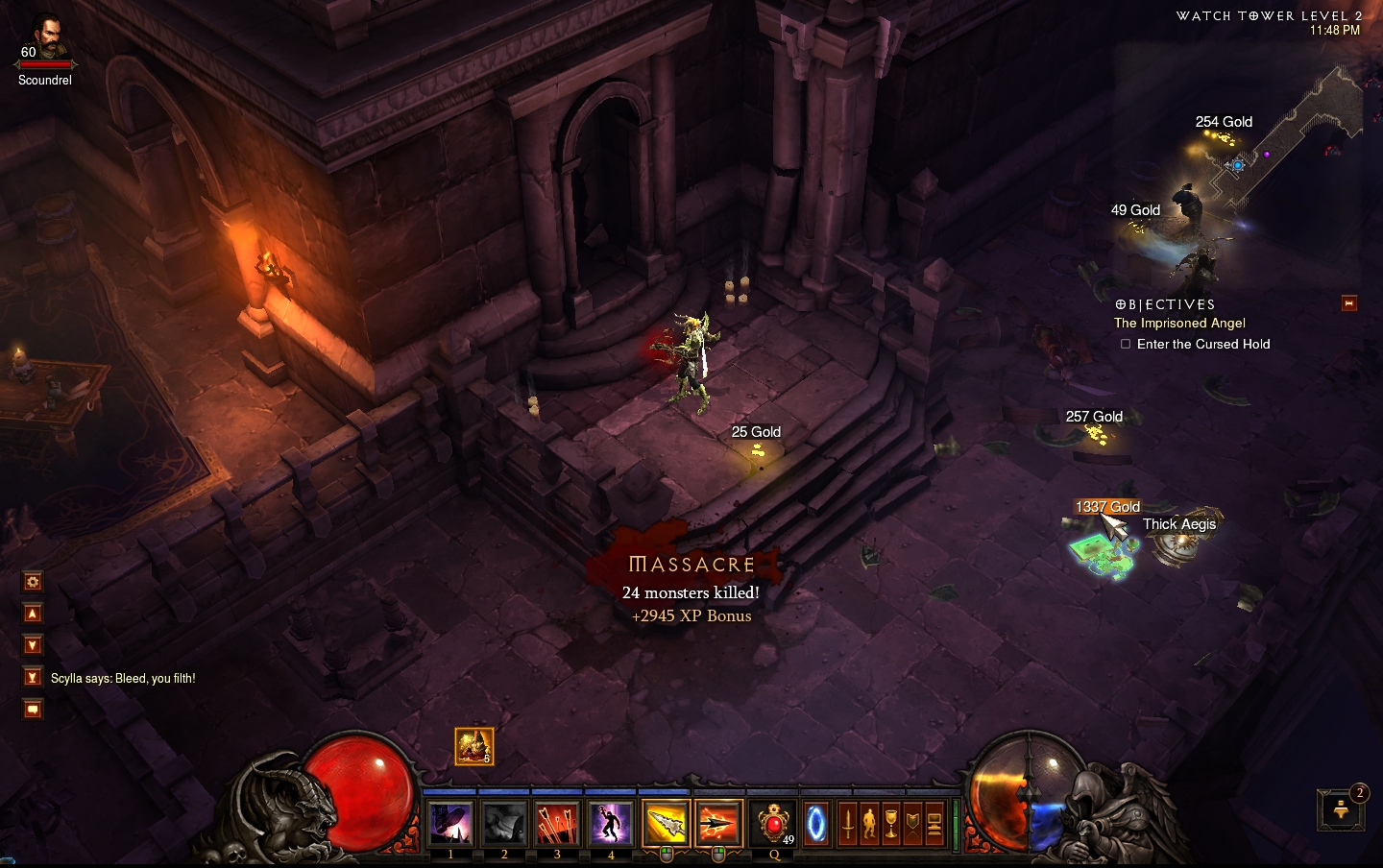Jump to bottom of the chat log
1383x868 pixels.
tap(33, 677)
